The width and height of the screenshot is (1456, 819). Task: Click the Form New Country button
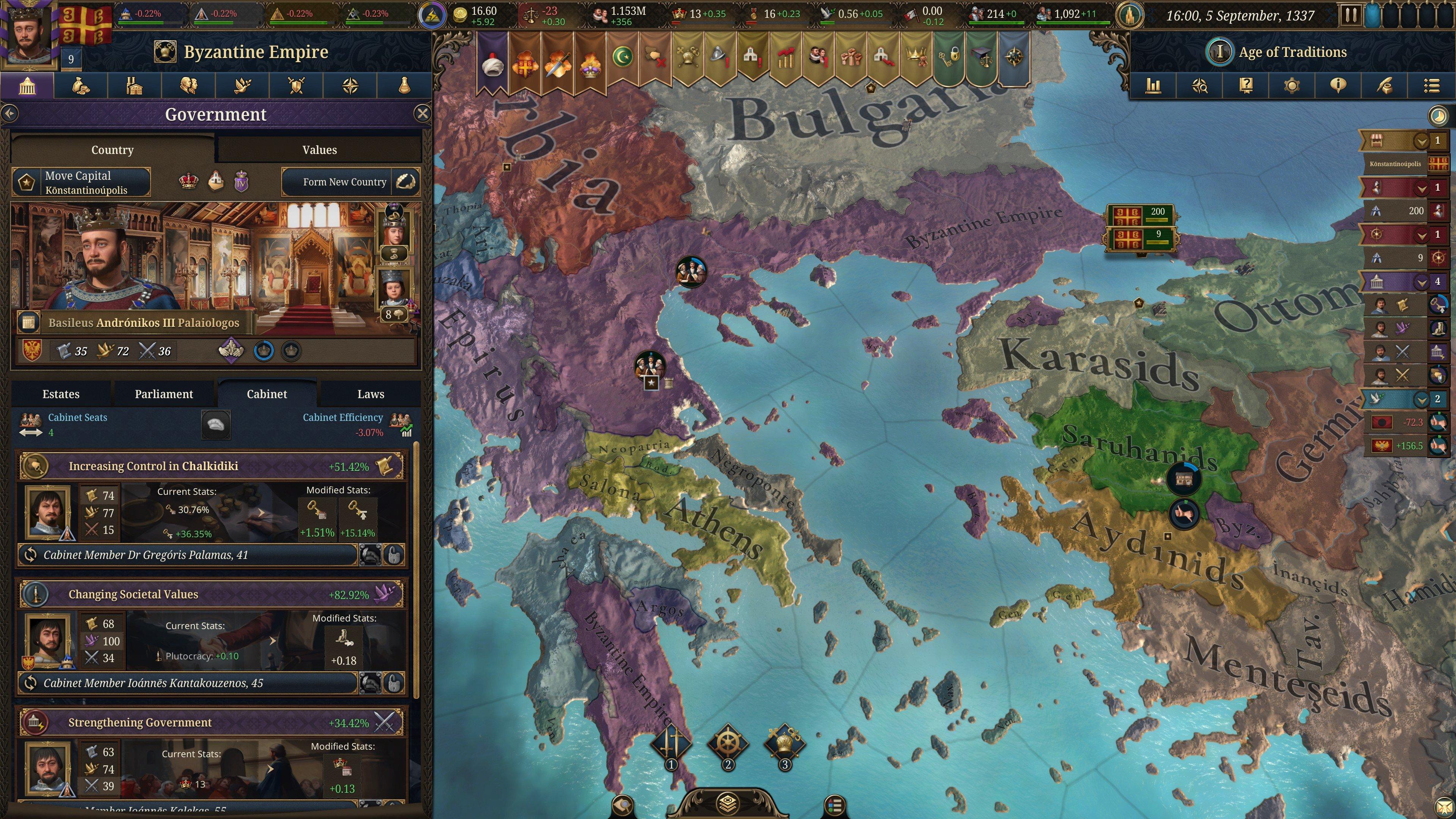[345, 182]
